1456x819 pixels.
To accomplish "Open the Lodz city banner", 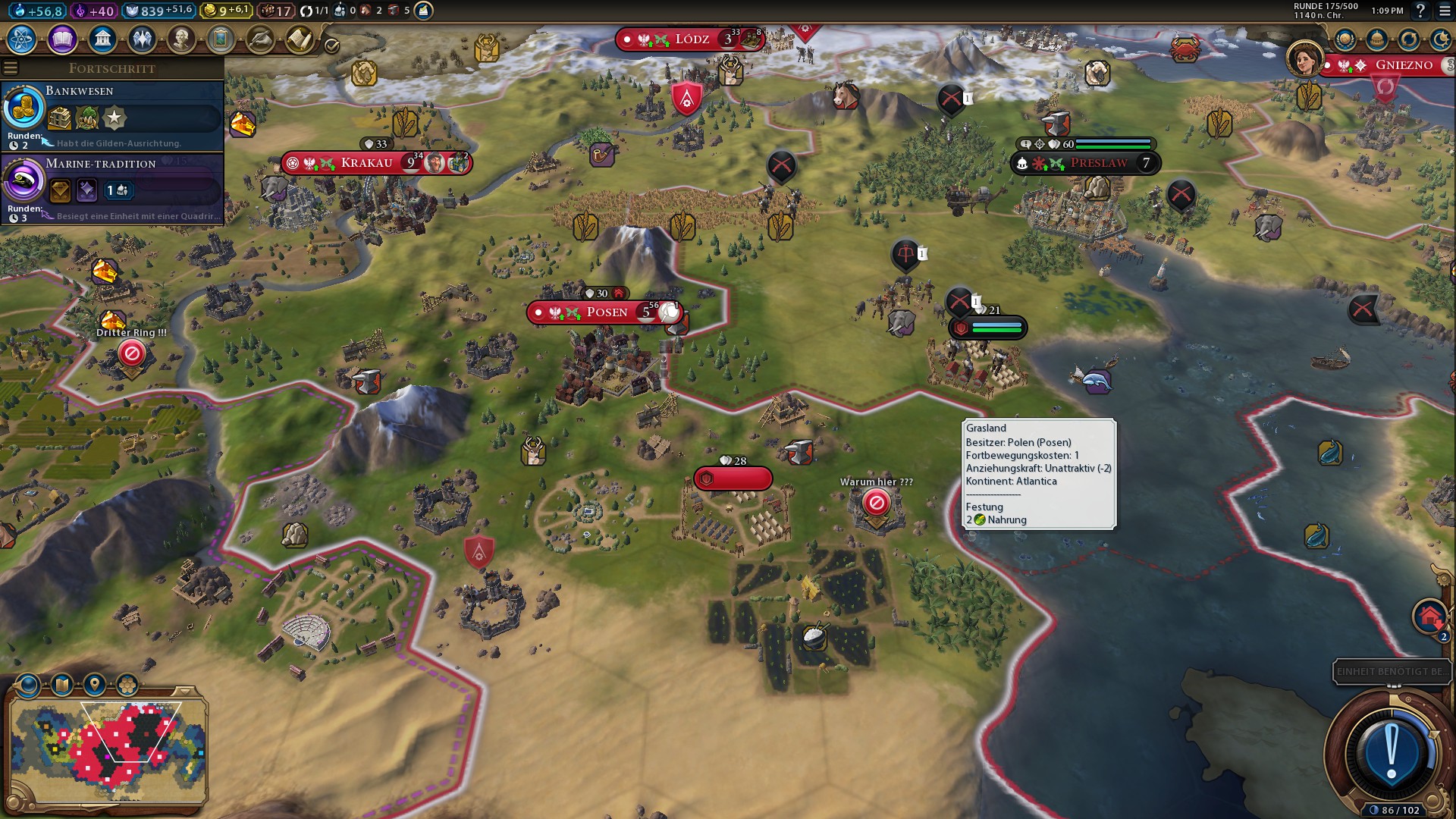I will [692, 39].
